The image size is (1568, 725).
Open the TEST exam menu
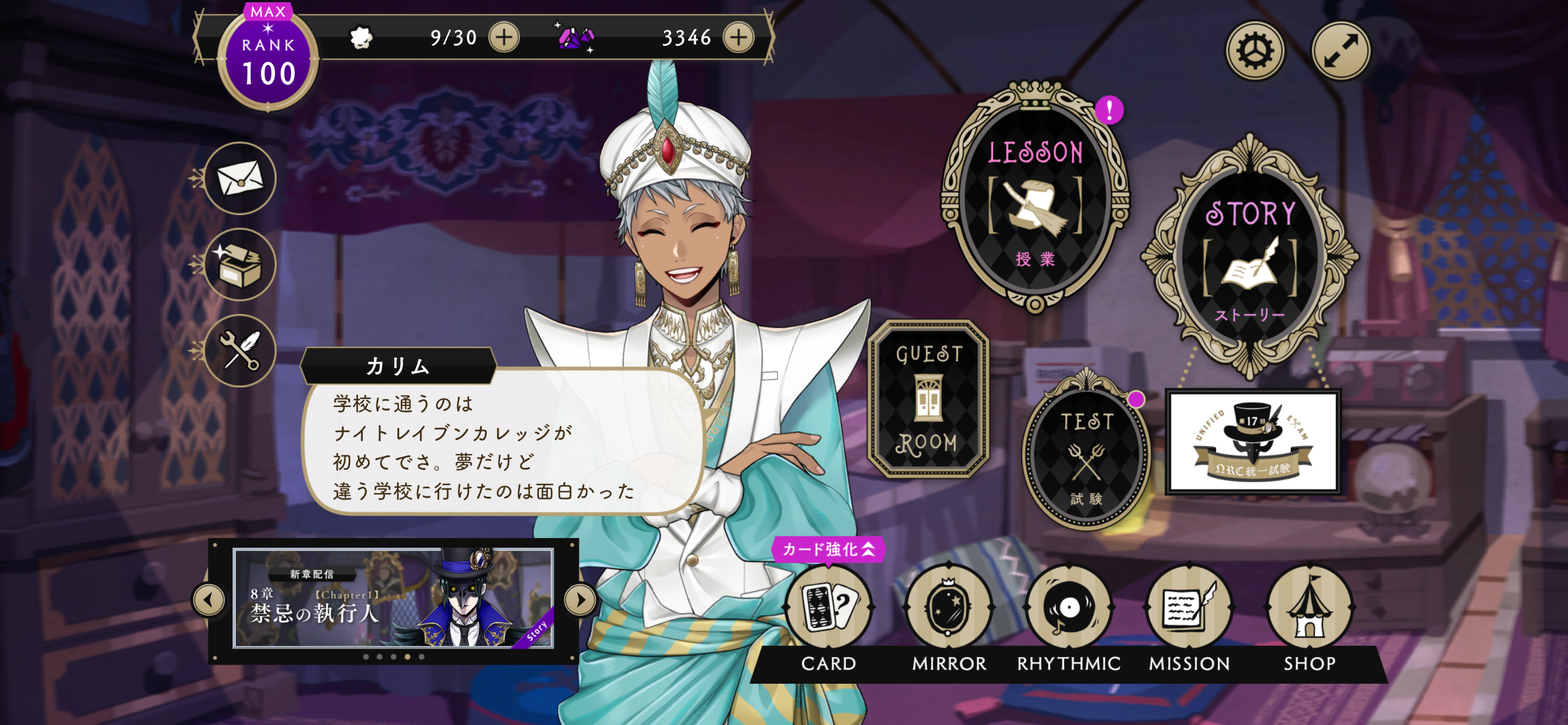[1087, 453]
